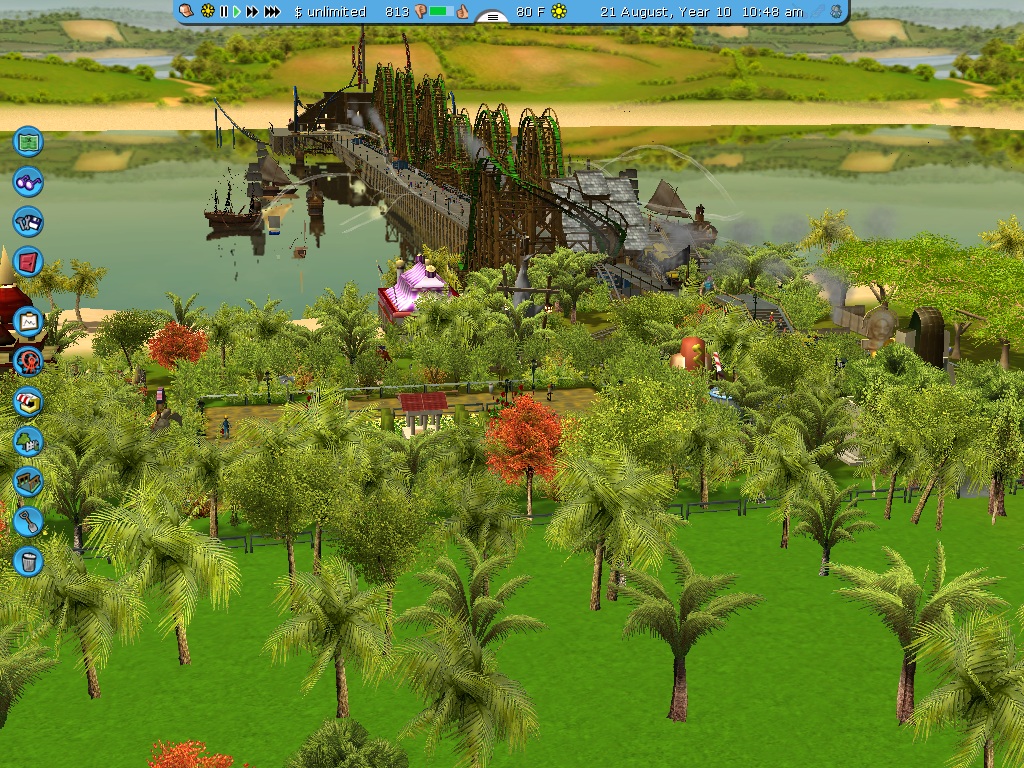
Task: Open the rides menu with Ferris wheel icon
Action: click(28, 360)
